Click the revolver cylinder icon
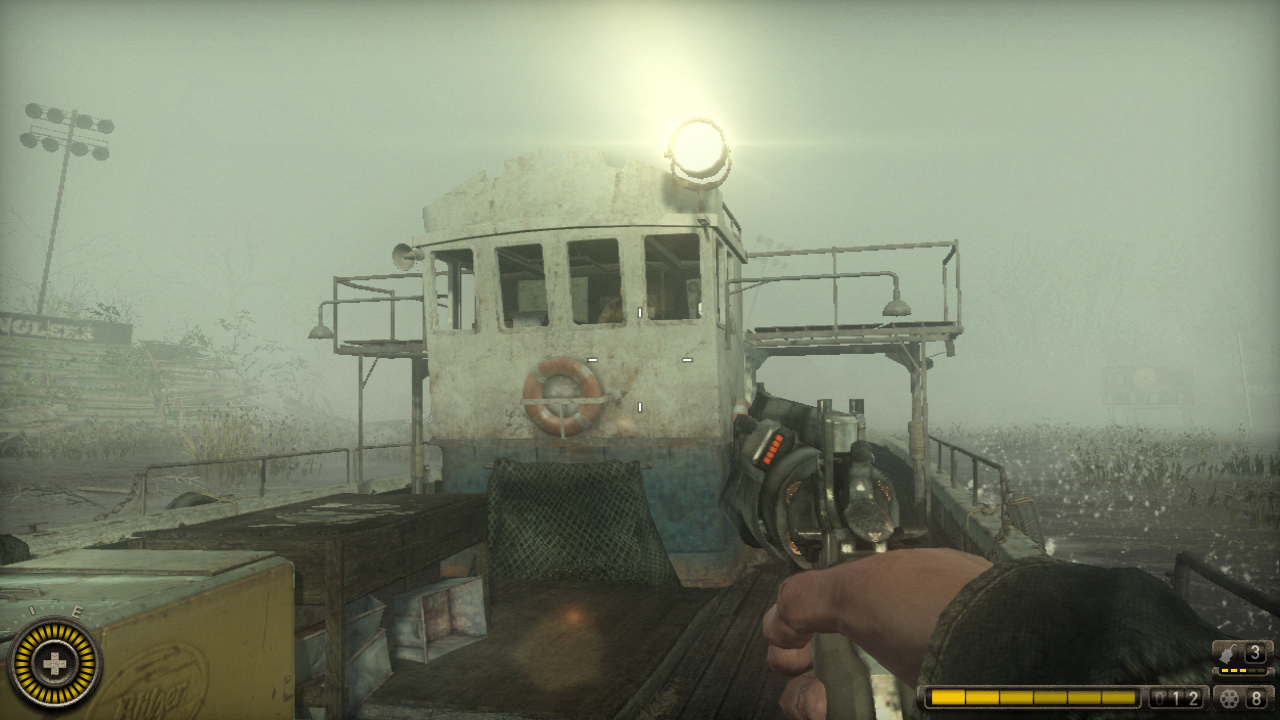This screenshot has height=720, width=1280. (1229, 698)
